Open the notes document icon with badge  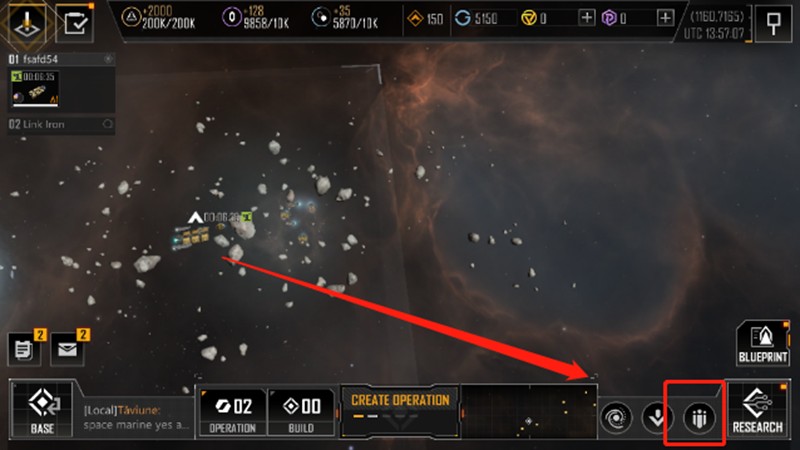tap(22, 349)
